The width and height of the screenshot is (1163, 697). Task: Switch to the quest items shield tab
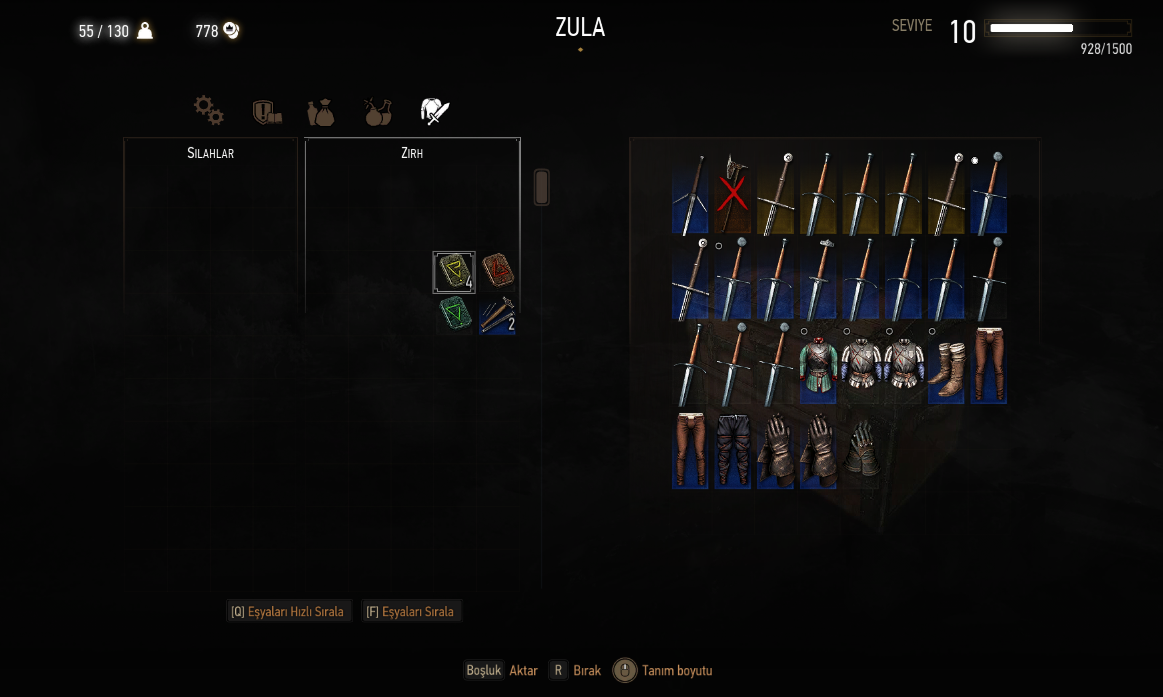coord(266,111)
